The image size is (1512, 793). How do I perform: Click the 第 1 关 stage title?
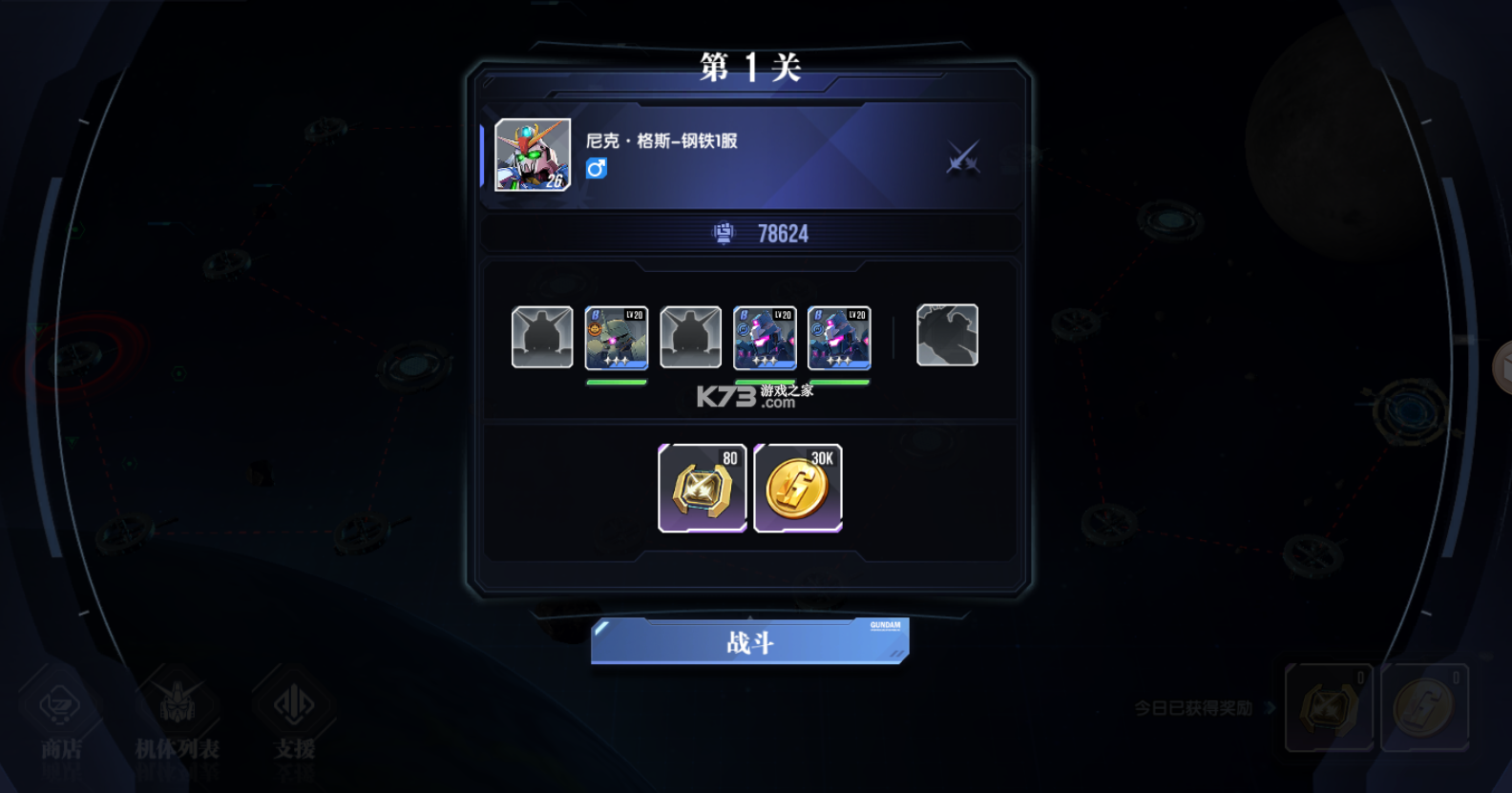coord(748,68)
